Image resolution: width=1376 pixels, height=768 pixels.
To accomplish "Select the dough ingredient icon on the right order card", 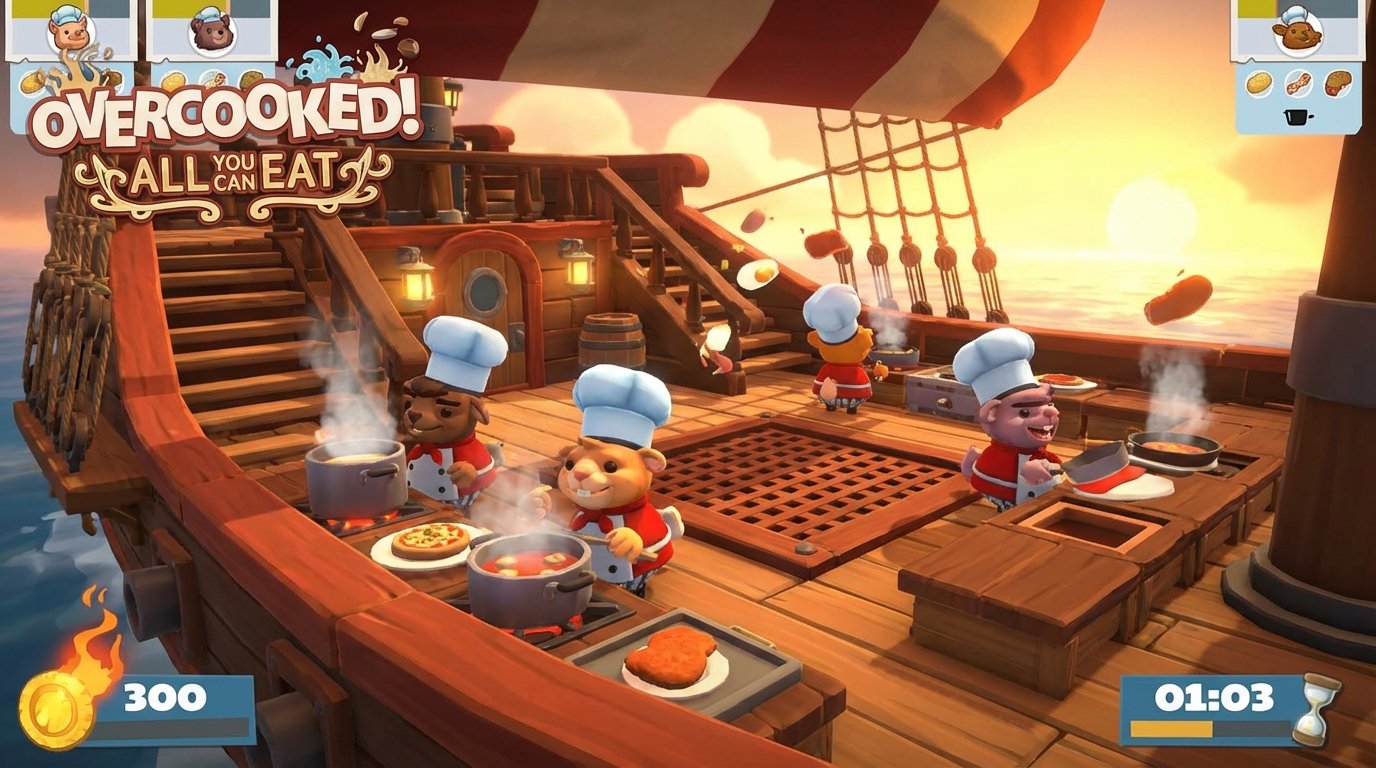I will click(1258, 82).
